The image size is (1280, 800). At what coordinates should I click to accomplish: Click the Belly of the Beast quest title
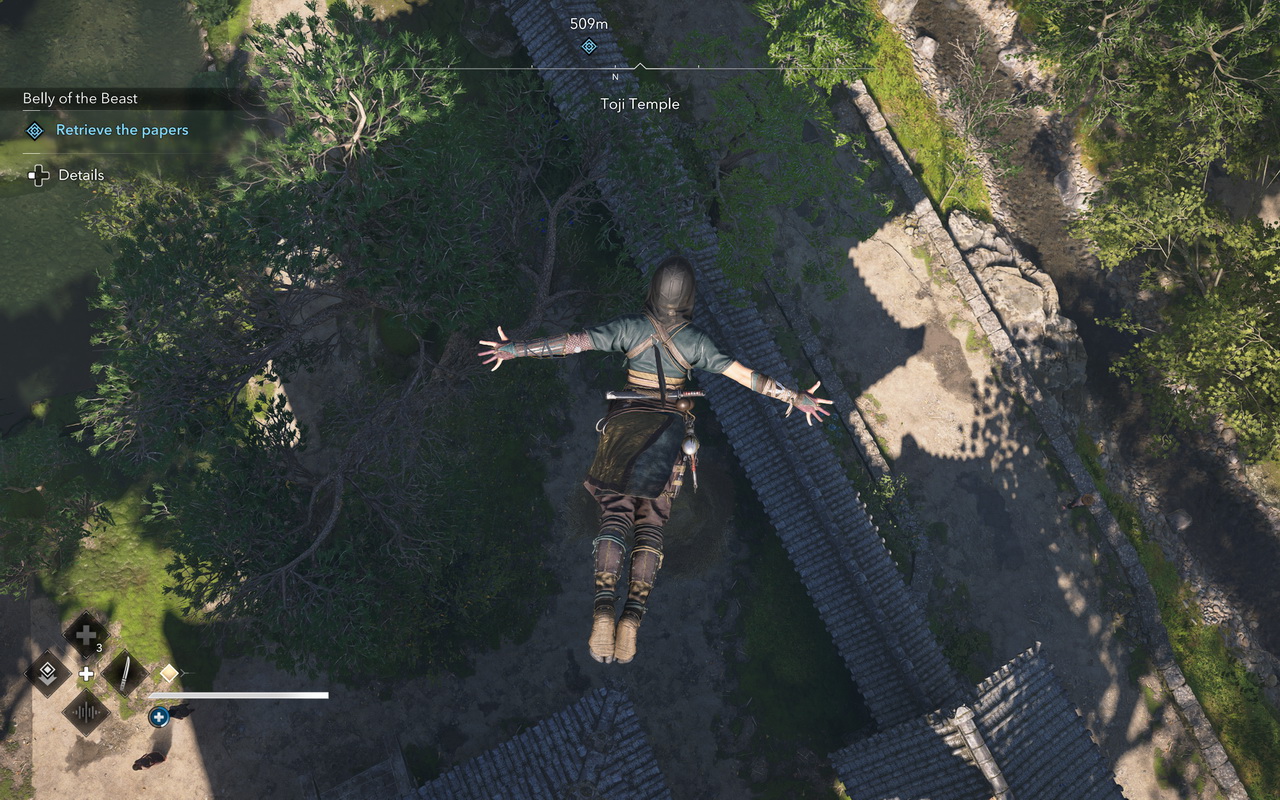pos(81,98)
